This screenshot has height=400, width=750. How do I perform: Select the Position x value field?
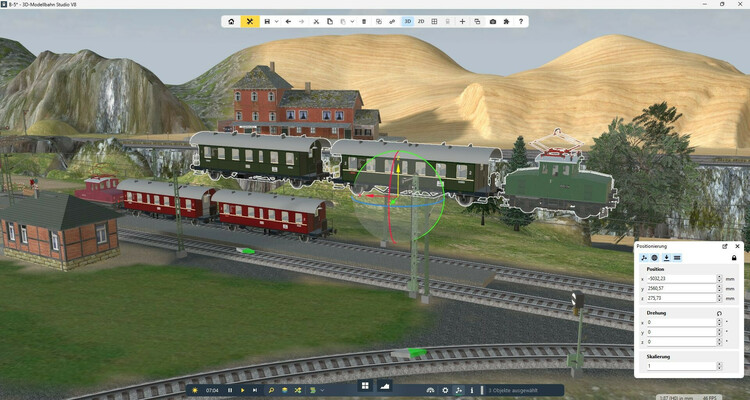[682, 279]
